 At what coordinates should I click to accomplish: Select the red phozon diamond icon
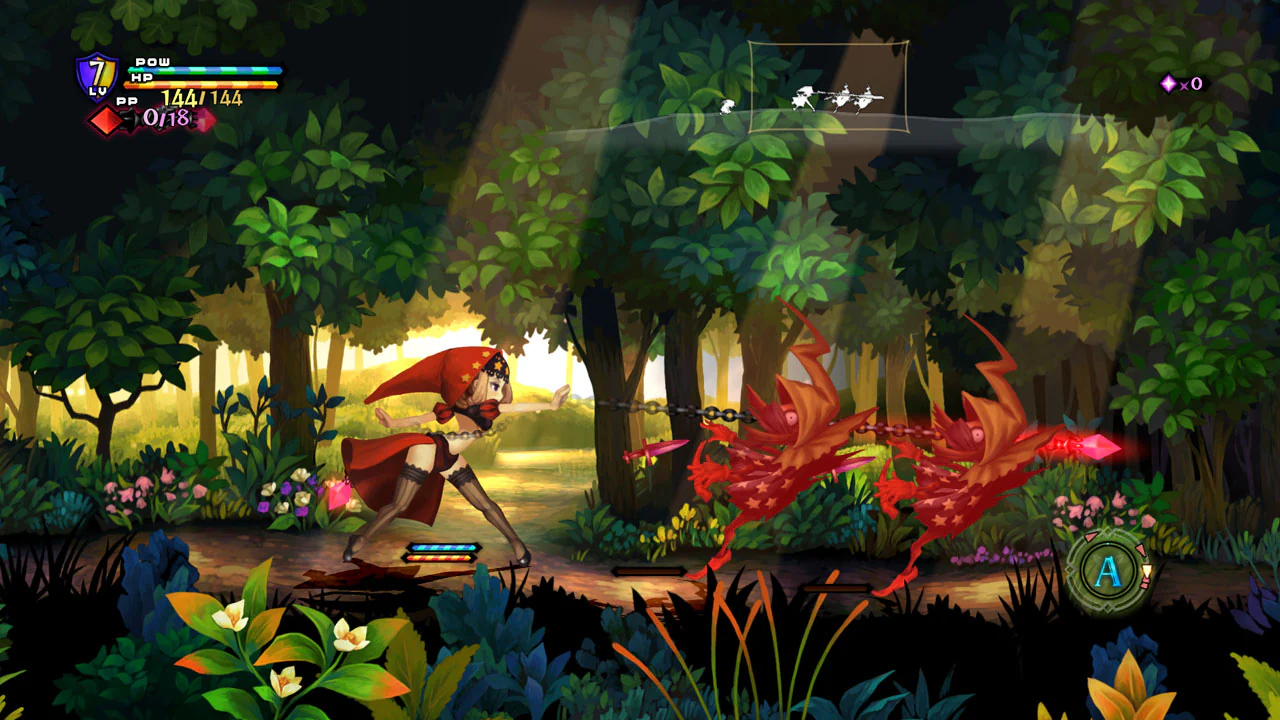tap(104, 117)
